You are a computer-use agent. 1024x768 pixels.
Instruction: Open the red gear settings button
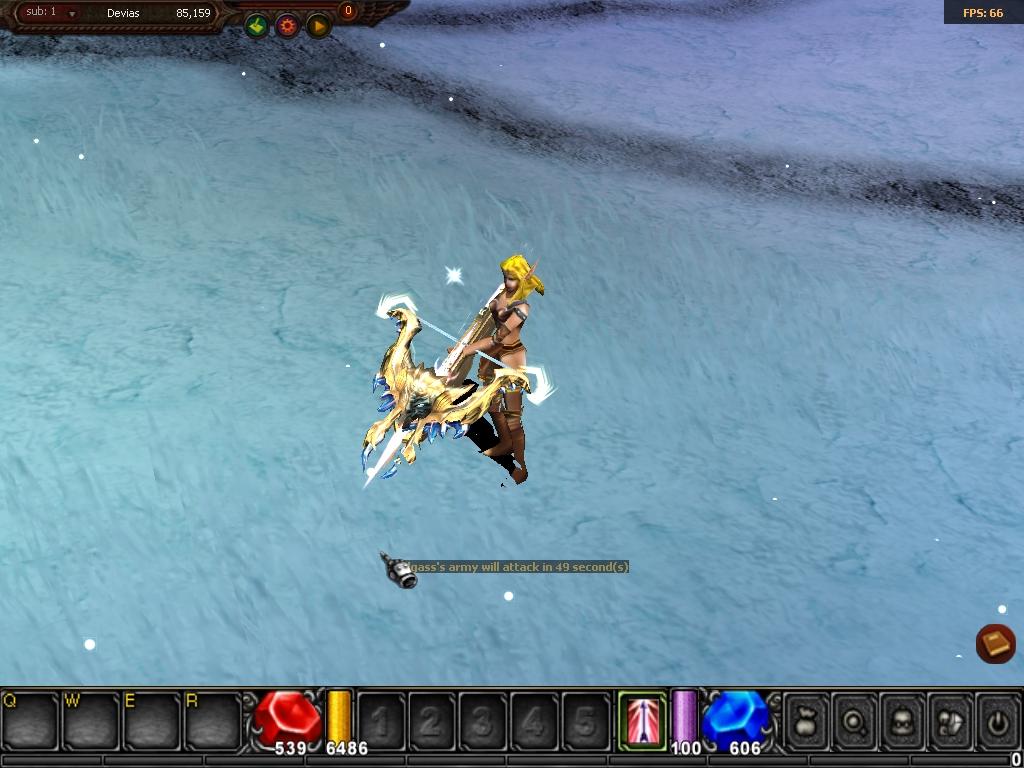tap(288, 26)
